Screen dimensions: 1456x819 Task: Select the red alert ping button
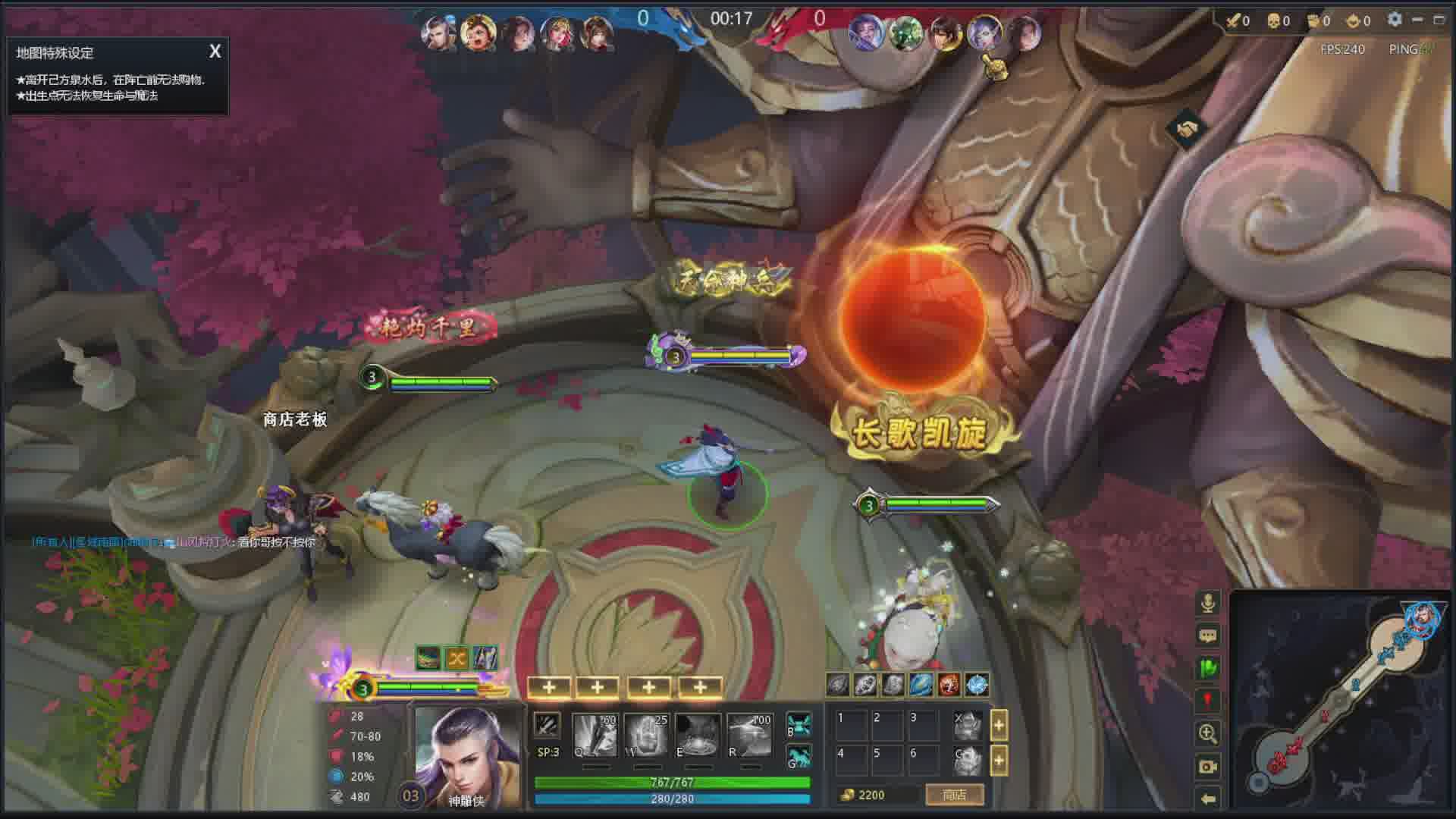(1208, 701)
